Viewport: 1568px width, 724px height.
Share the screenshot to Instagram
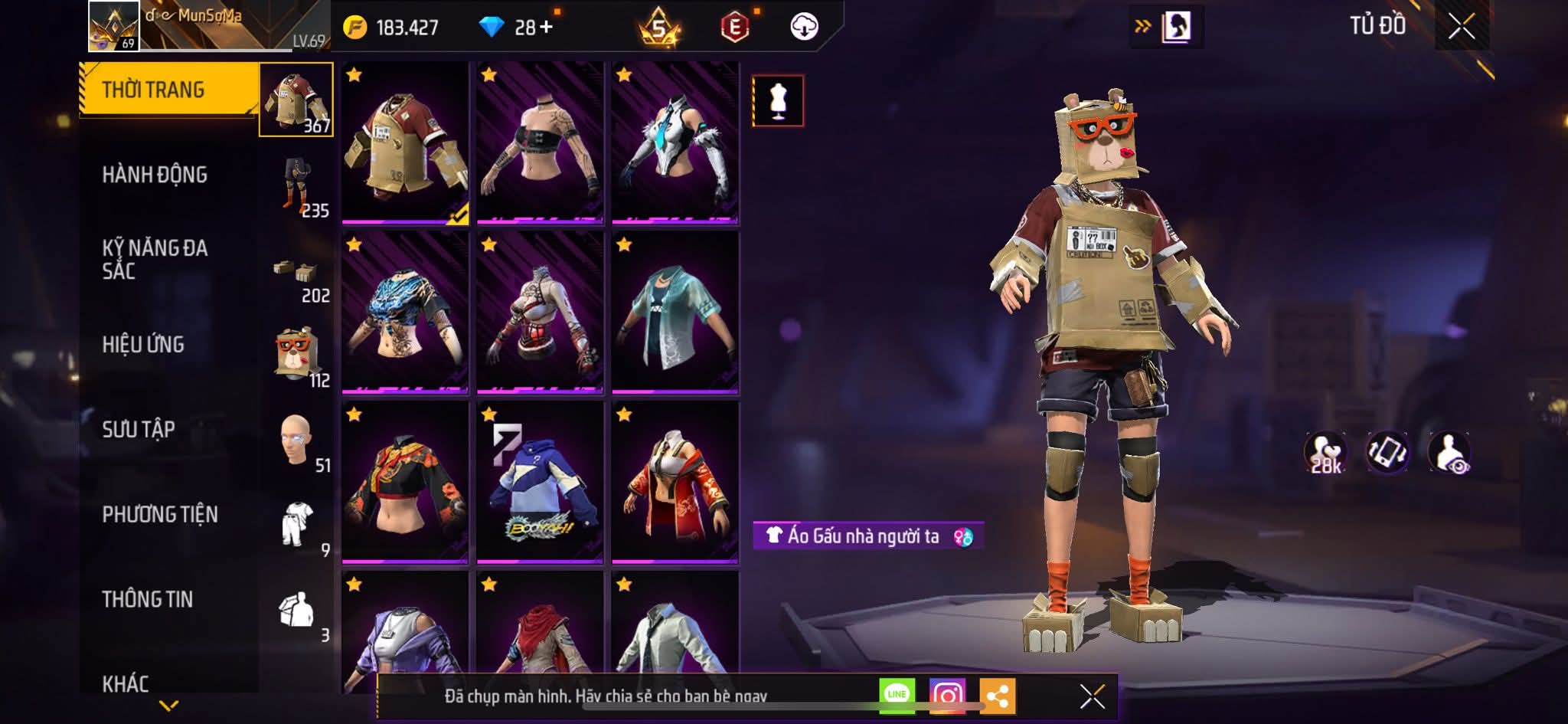pyautogui.click(x=948, y=696)
